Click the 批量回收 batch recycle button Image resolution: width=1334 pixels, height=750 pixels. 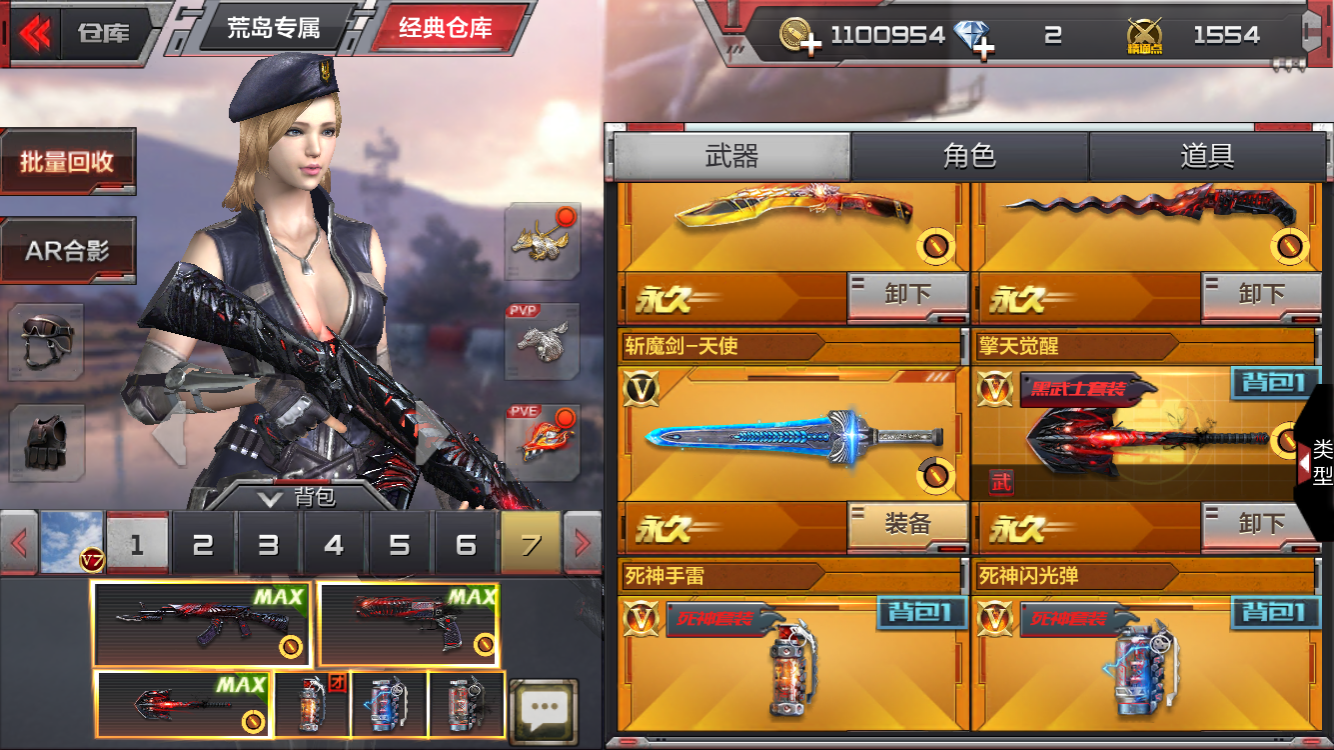pyautogui.click(x=68, y=162)
